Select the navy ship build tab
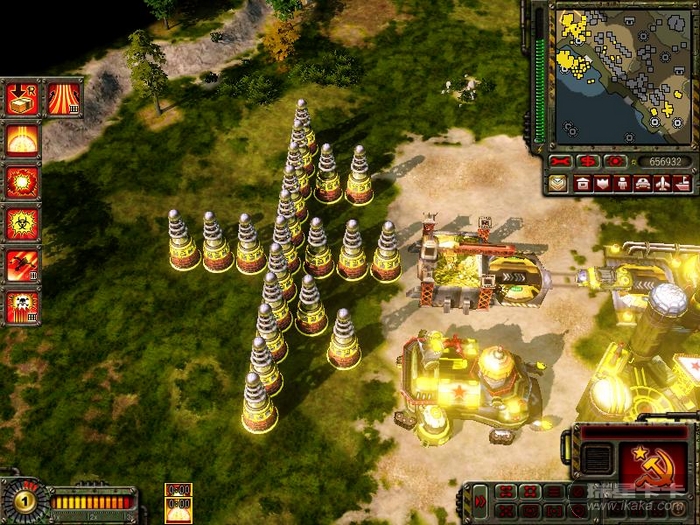 682,184
